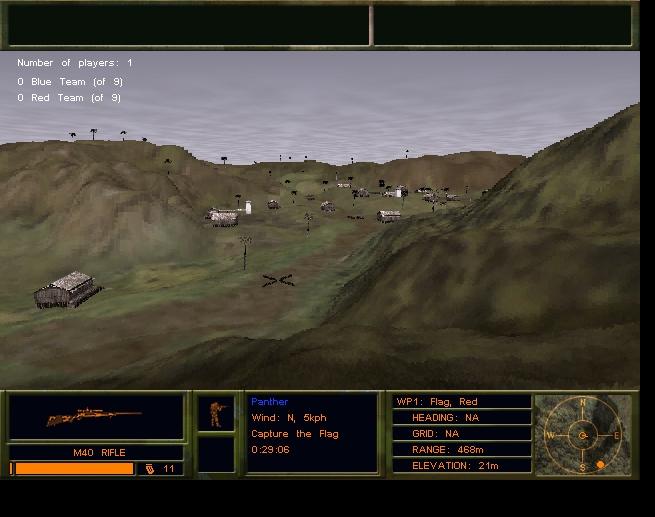Open the compass minimap
Screen dimensions: 655x517
tap(583, 434)
